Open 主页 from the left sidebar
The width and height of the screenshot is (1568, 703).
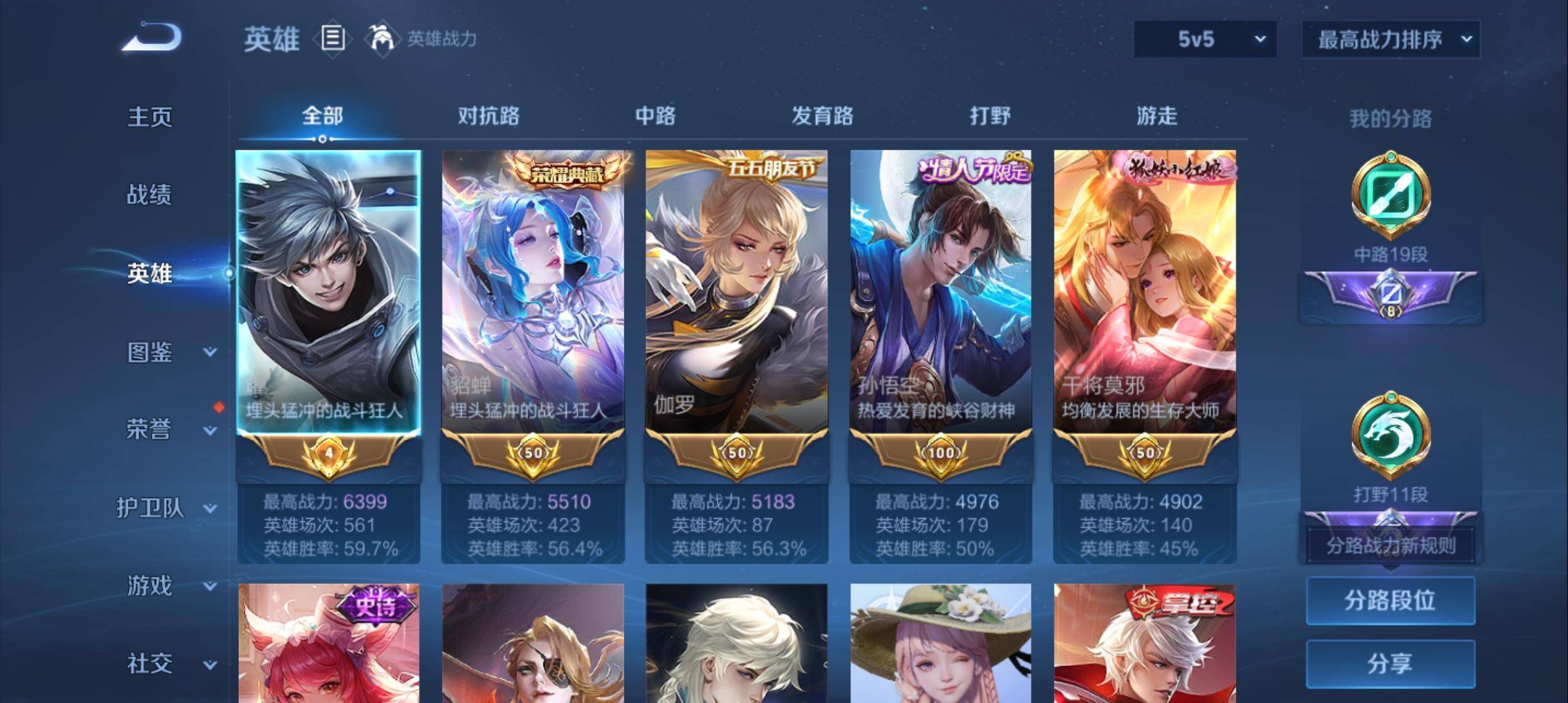tap(149, 117)
